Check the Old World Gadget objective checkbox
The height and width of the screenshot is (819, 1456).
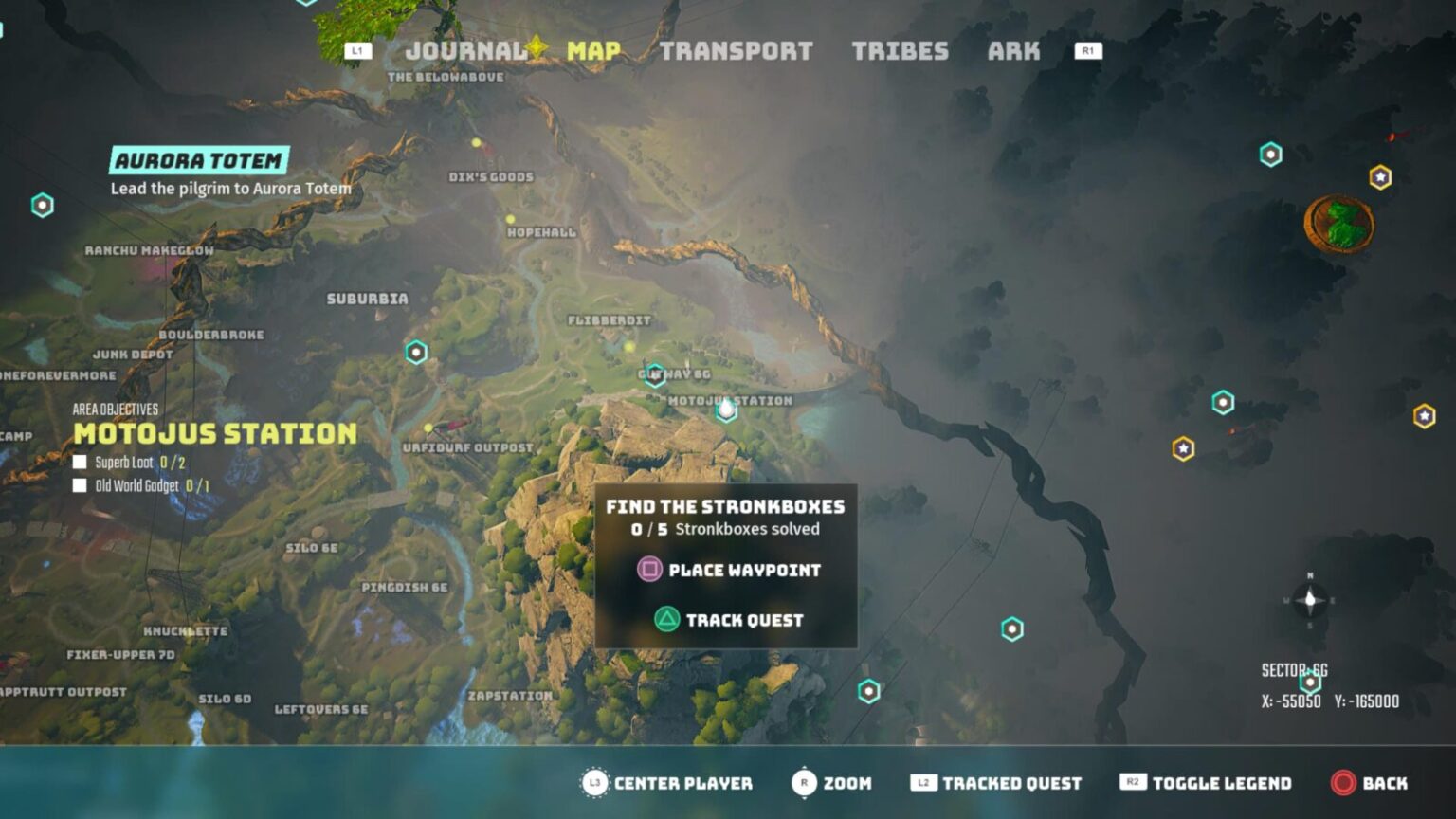coord(81,485)
